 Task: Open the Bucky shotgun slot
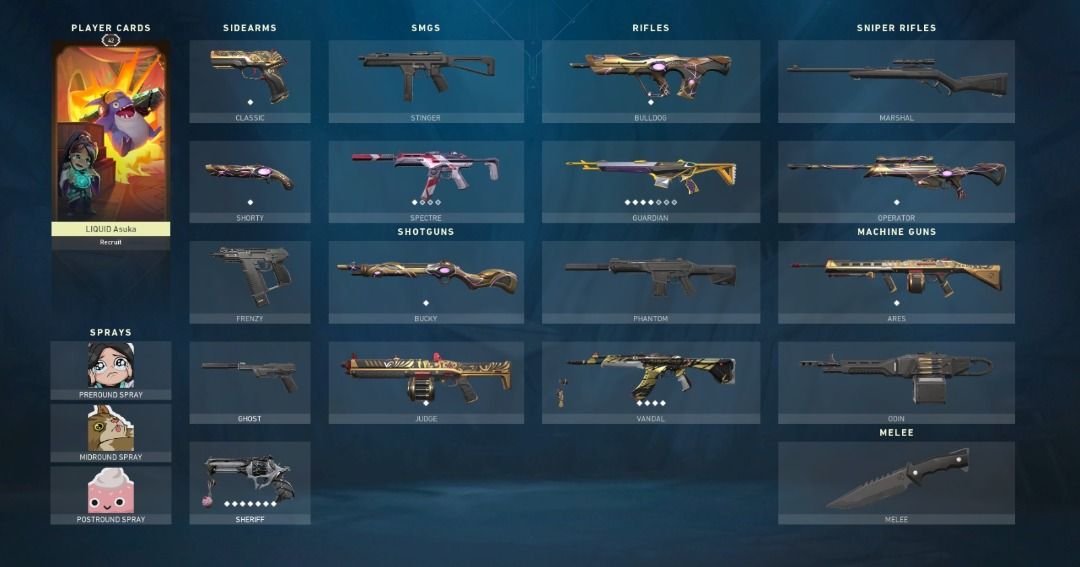(x=426, y=281)
